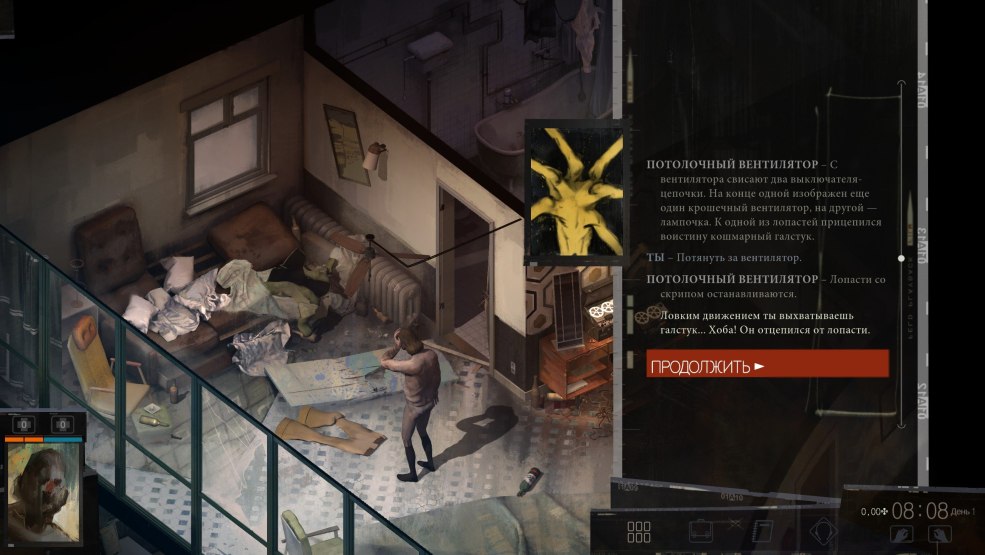Viewport: 985px width, 555px height.
Task: Click the ПРОДОЛЖИТЬ continue button
Action: [767, 364]
